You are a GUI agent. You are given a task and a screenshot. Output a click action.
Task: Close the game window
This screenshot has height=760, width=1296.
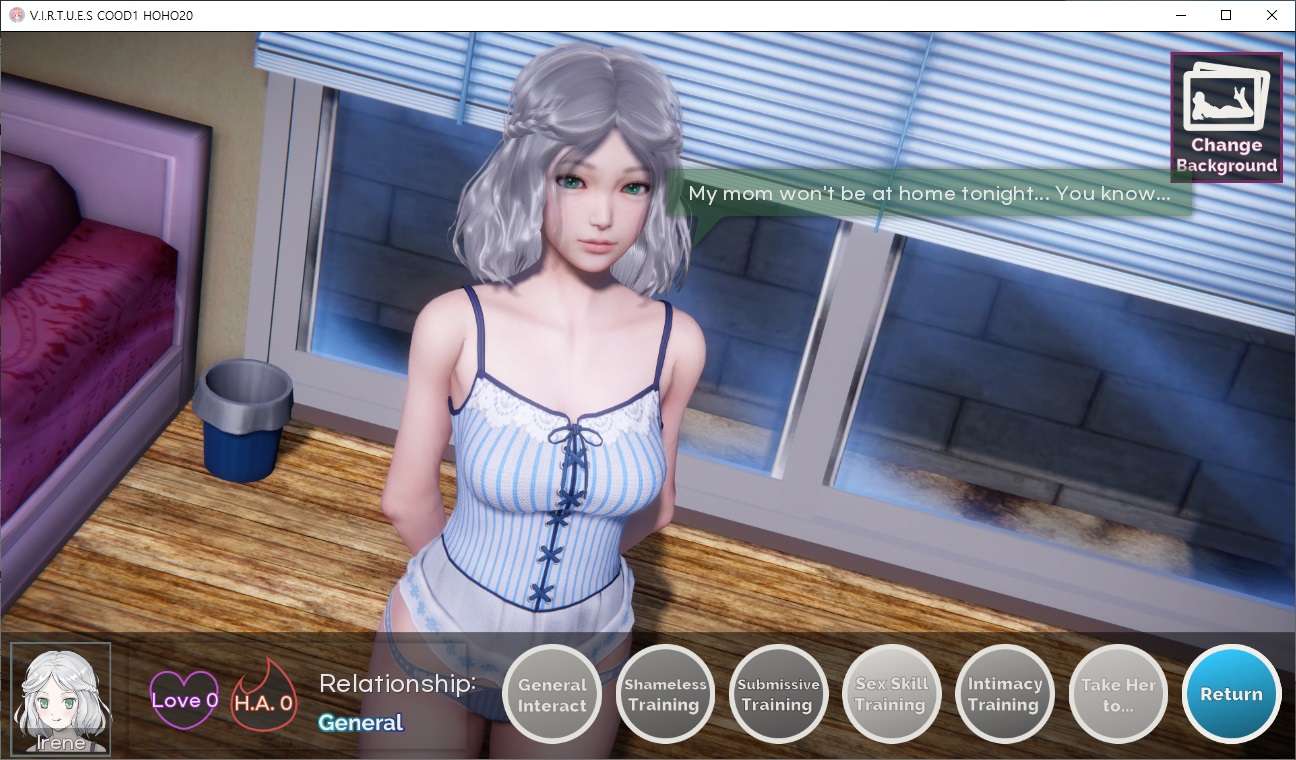(1272, 15)
